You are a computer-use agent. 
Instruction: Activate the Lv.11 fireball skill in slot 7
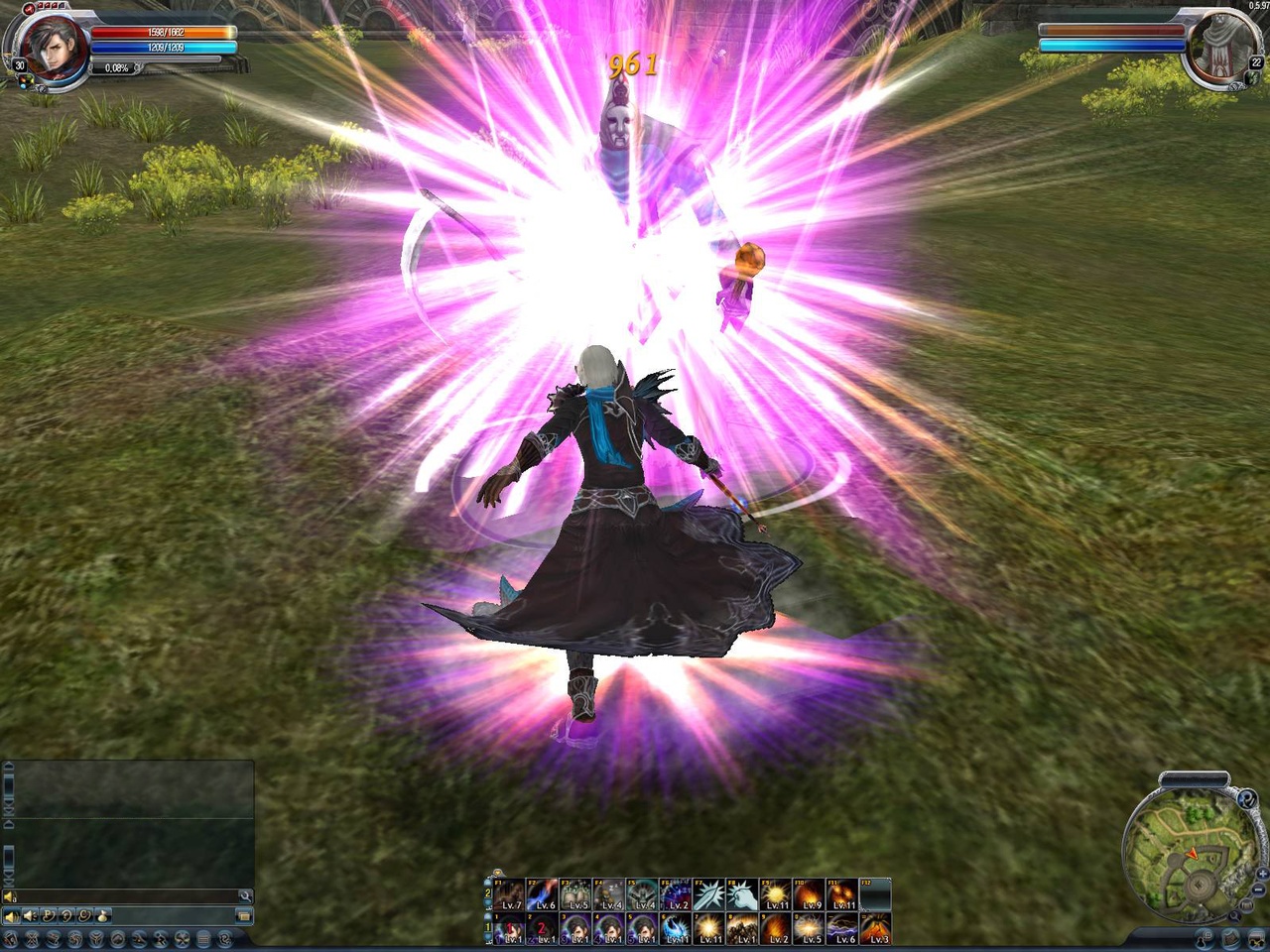[x=708, y=928]
